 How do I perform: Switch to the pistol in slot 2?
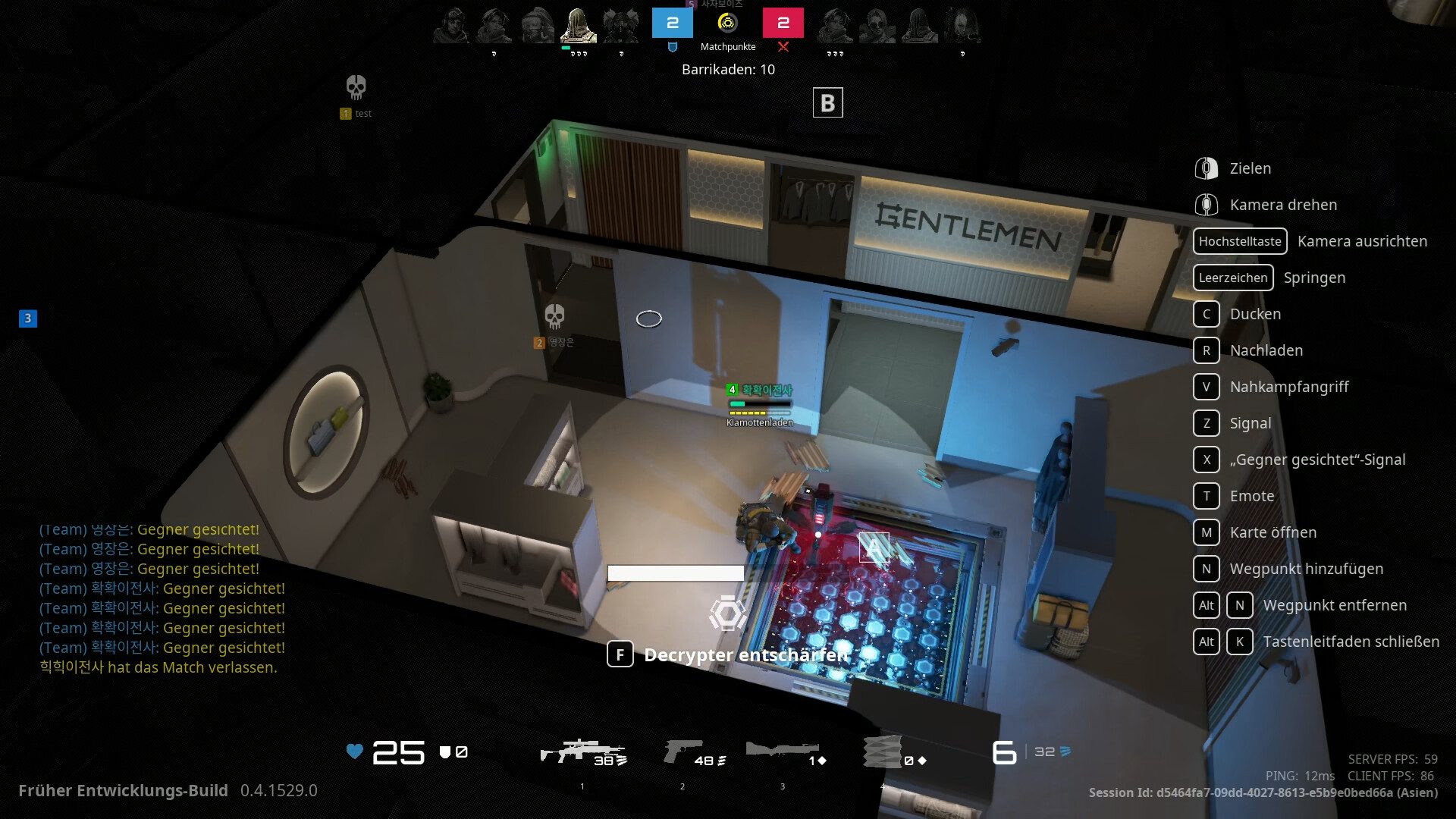point(684,752)
